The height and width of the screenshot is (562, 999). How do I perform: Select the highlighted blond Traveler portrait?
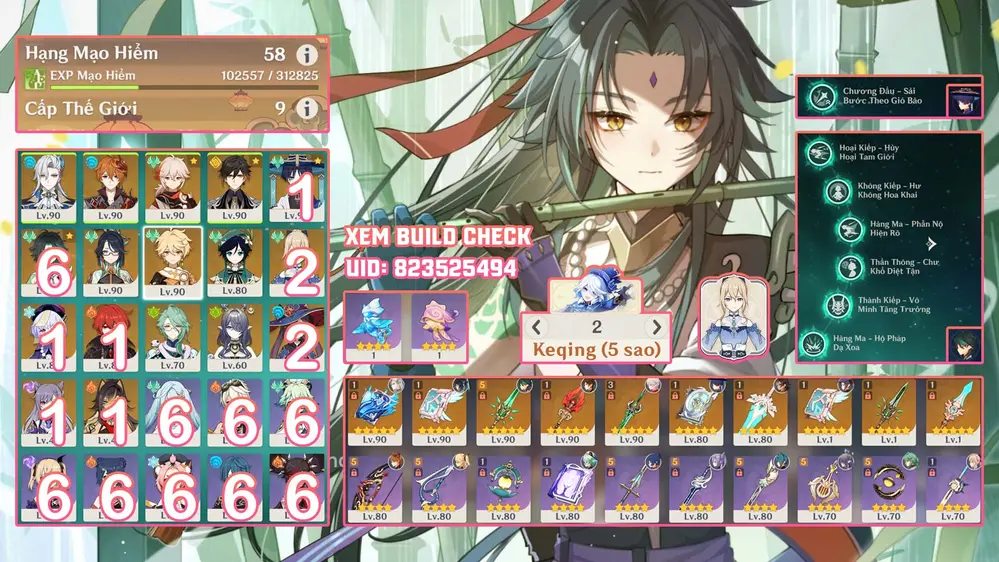[173, 262]
